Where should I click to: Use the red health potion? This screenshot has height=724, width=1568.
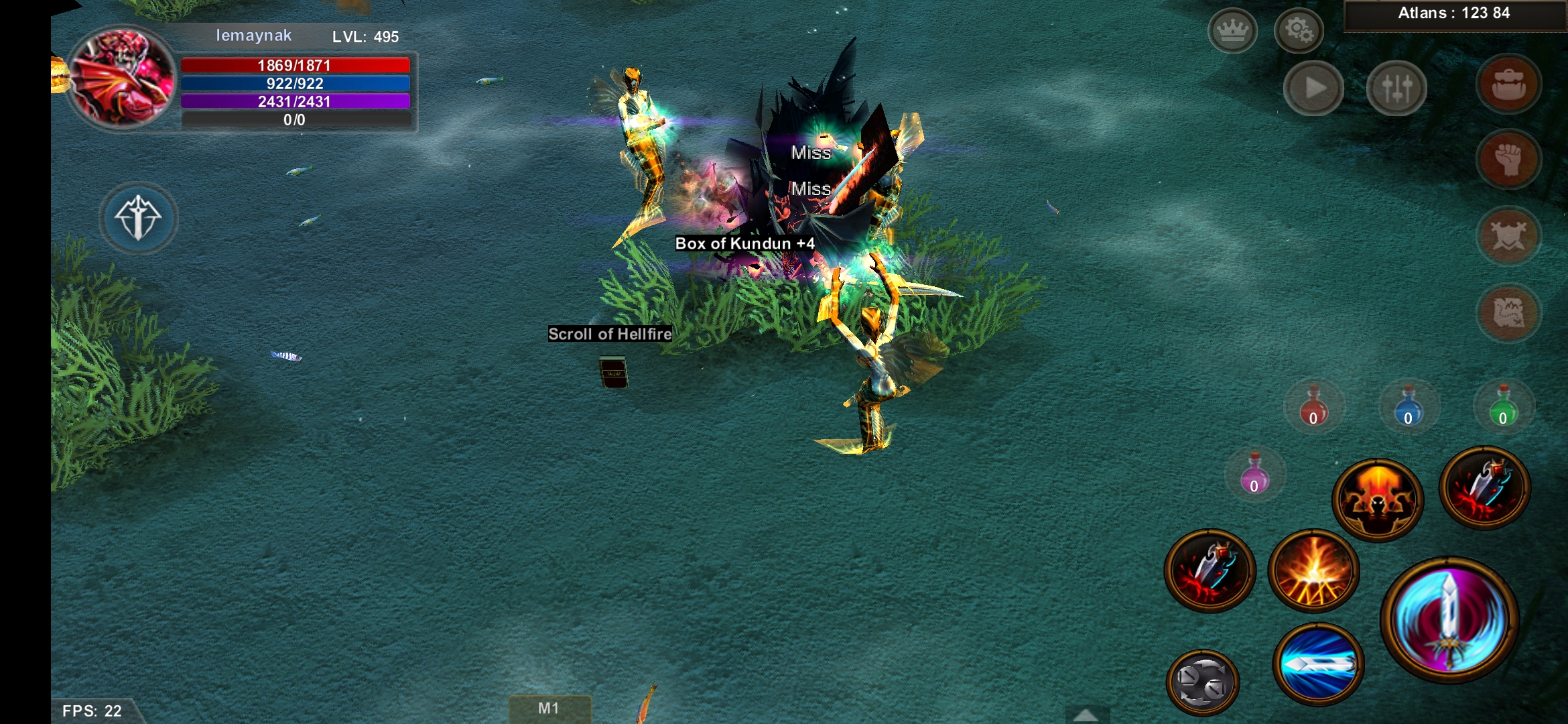(x=1313, y=407)
